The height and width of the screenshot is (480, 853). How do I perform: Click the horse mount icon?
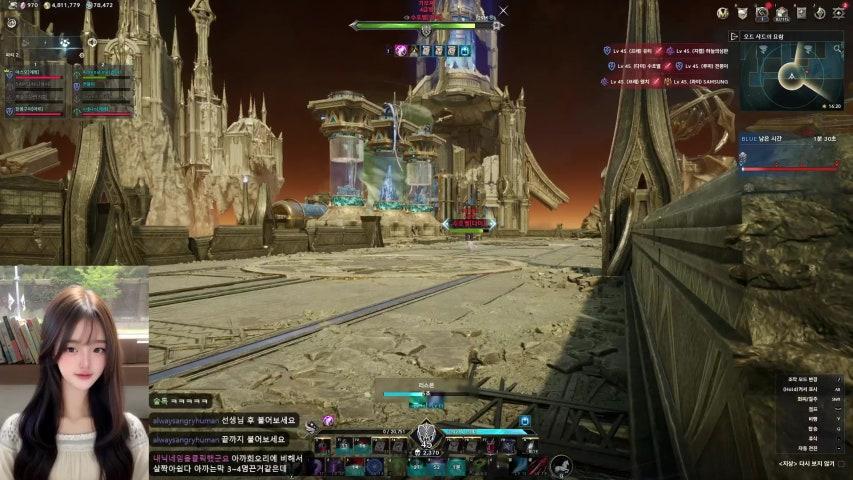click(x=561, y=465)
